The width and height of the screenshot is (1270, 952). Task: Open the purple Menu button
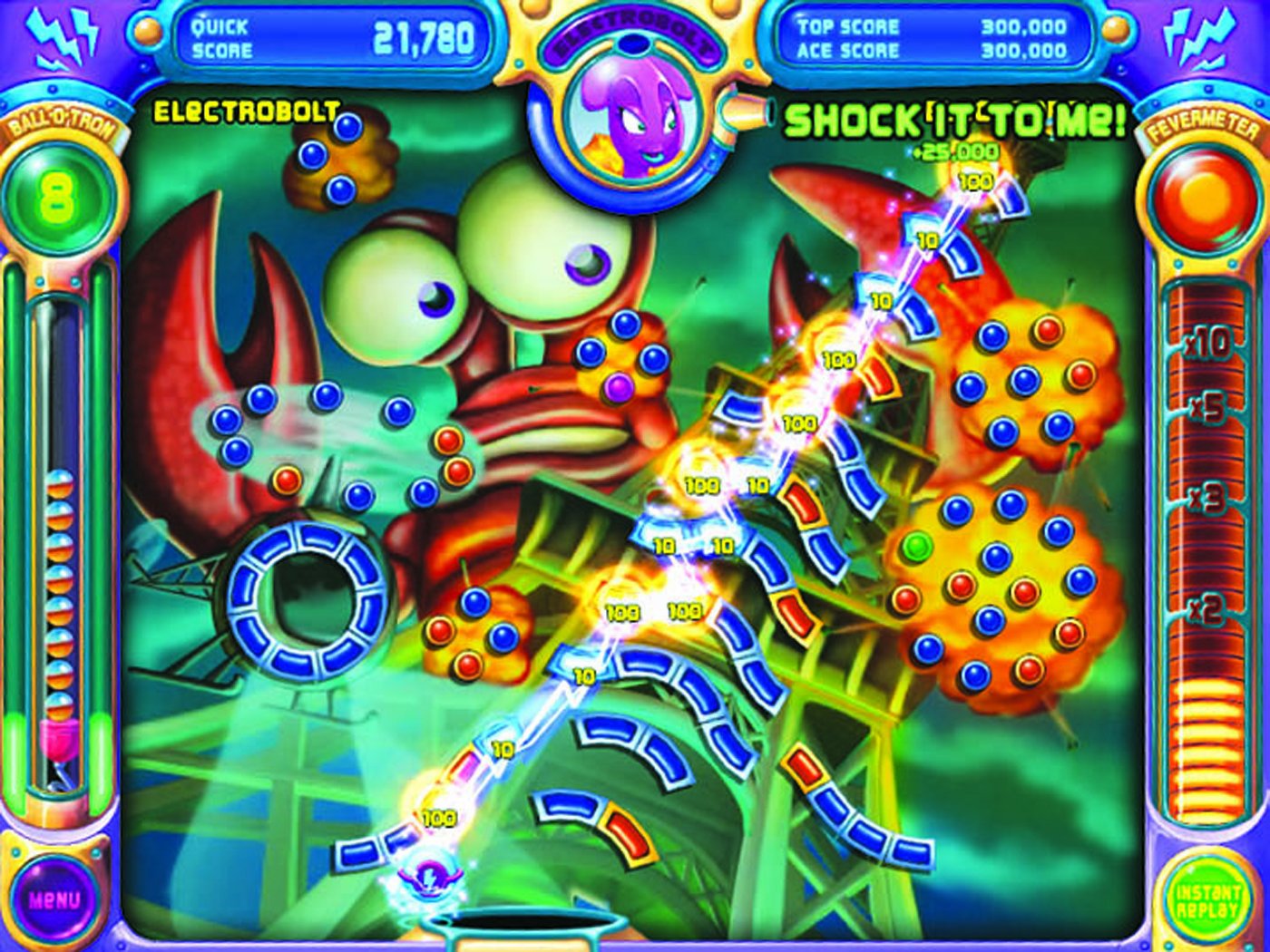pos(54,899)
